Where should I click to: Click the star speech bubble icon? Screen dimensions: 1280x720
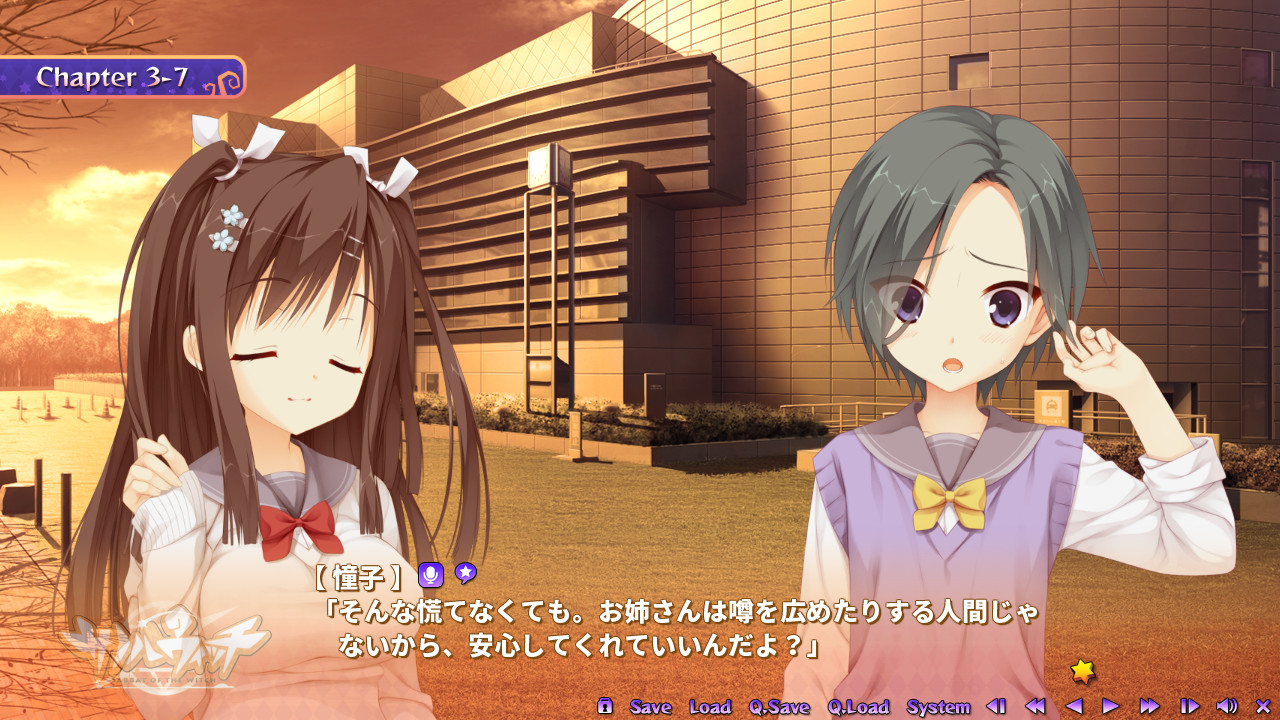[465, 573]
